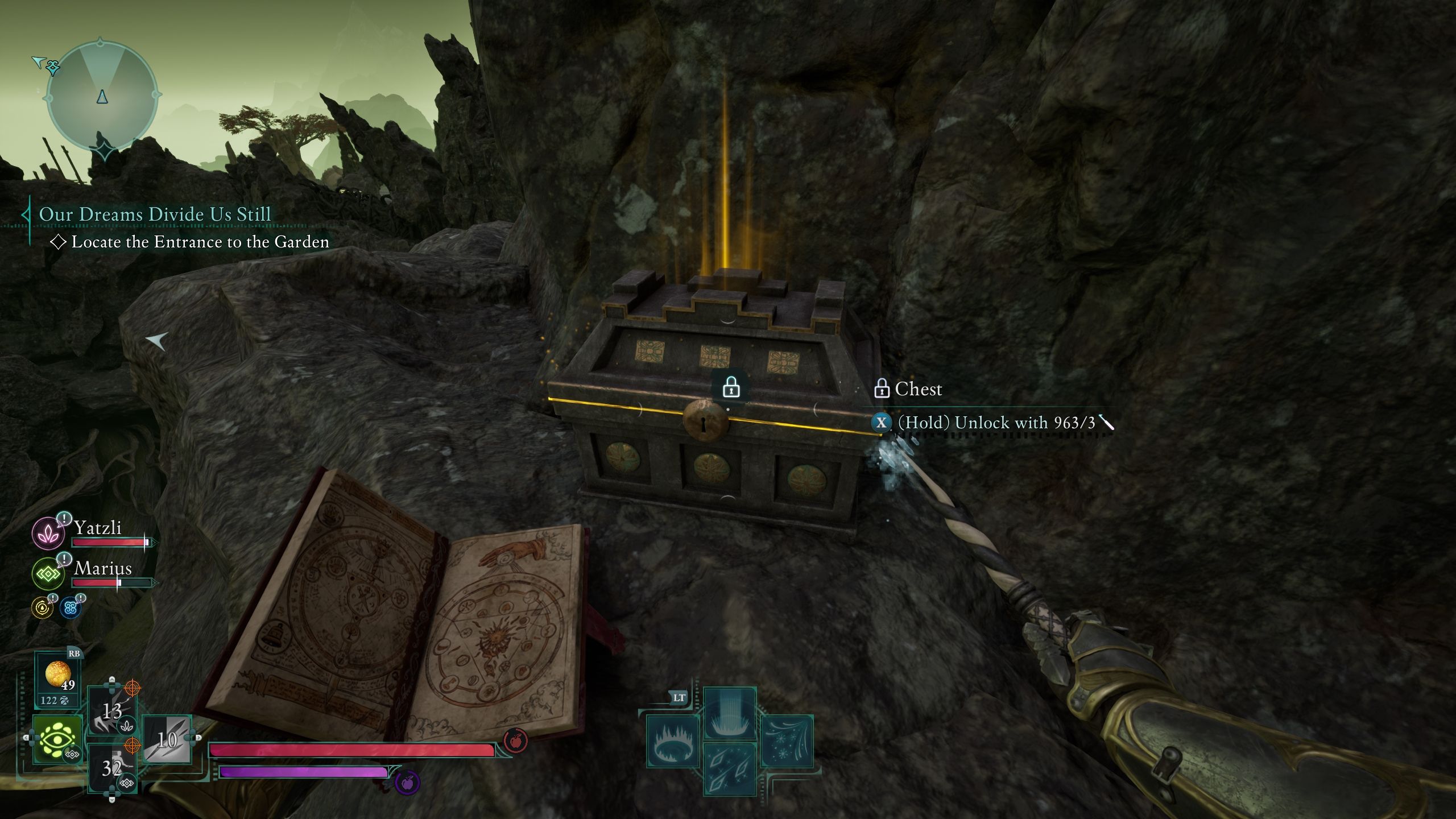This screenshot has height=819, width=1456.
Task: Select Marius's green companion portrait
Action: (x=48, y=573)
